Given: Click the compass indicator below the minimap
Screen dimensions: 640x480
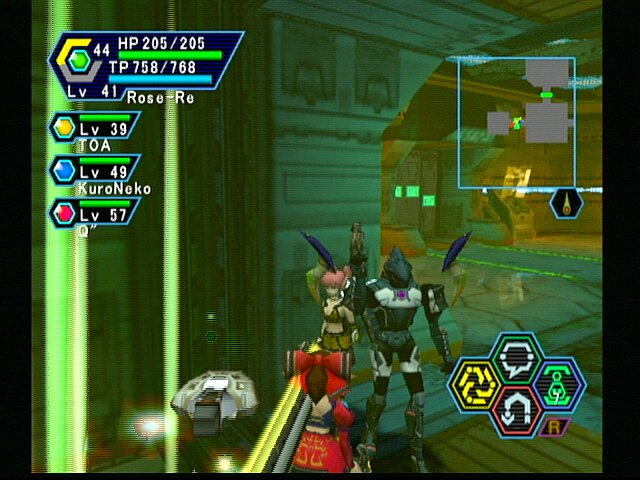Looking at the screenshot, I should tap(566, 204).
